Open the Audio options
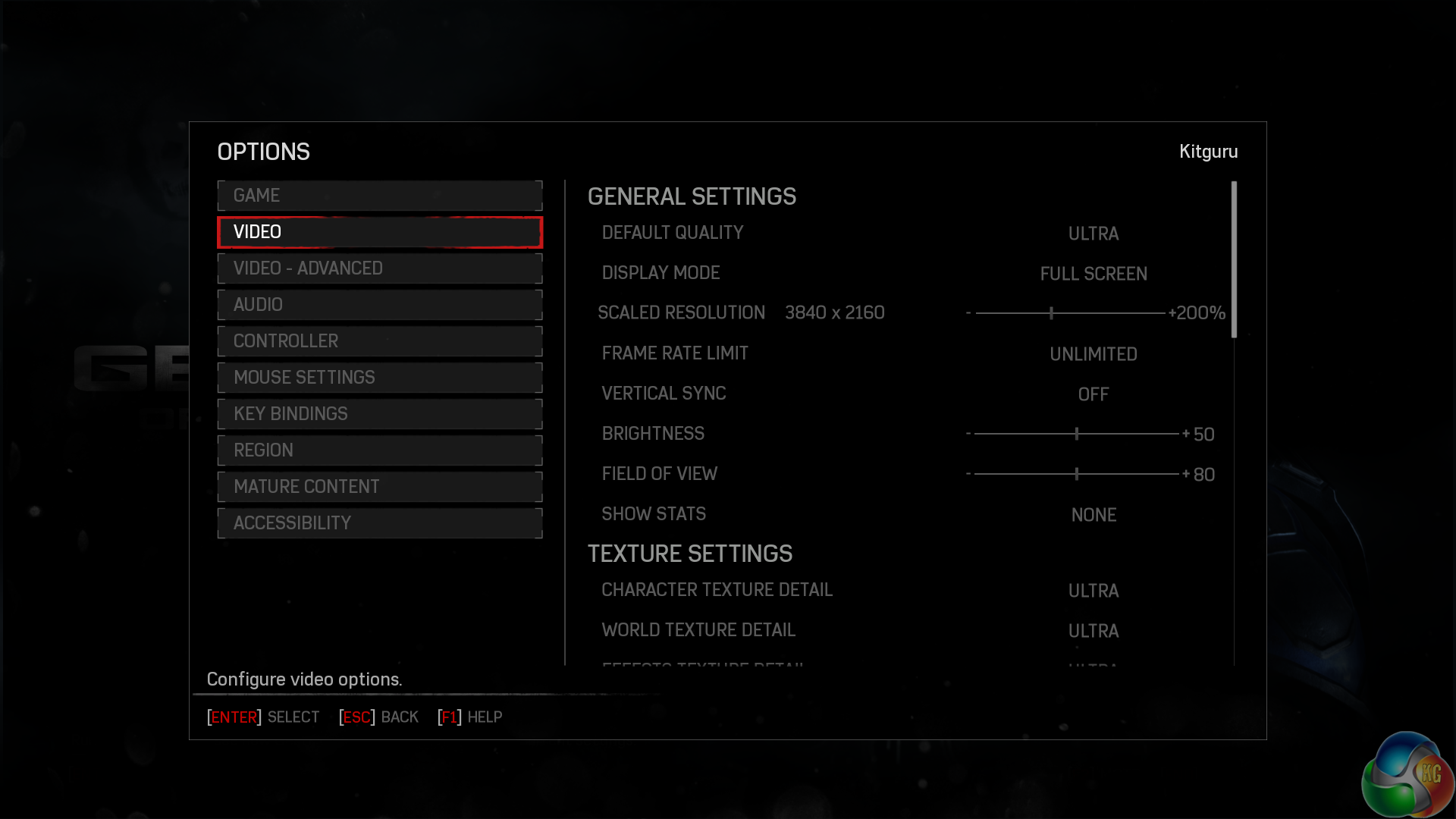 tap(379, 305)
